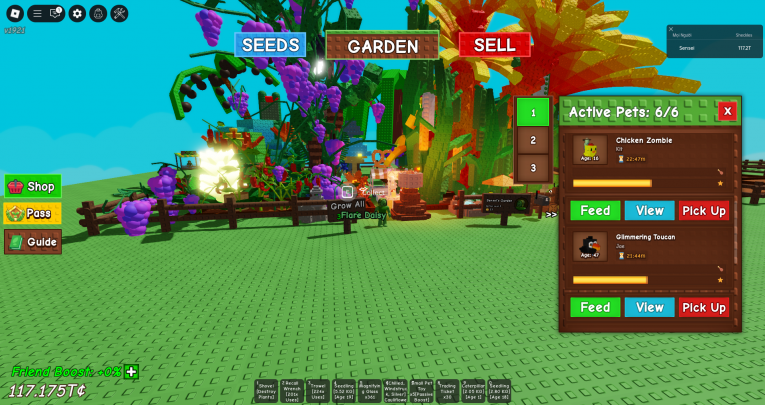This screenshot has width=765, height=405.
Task: Go to the GARDEN
Action: [x=382, y=46]
